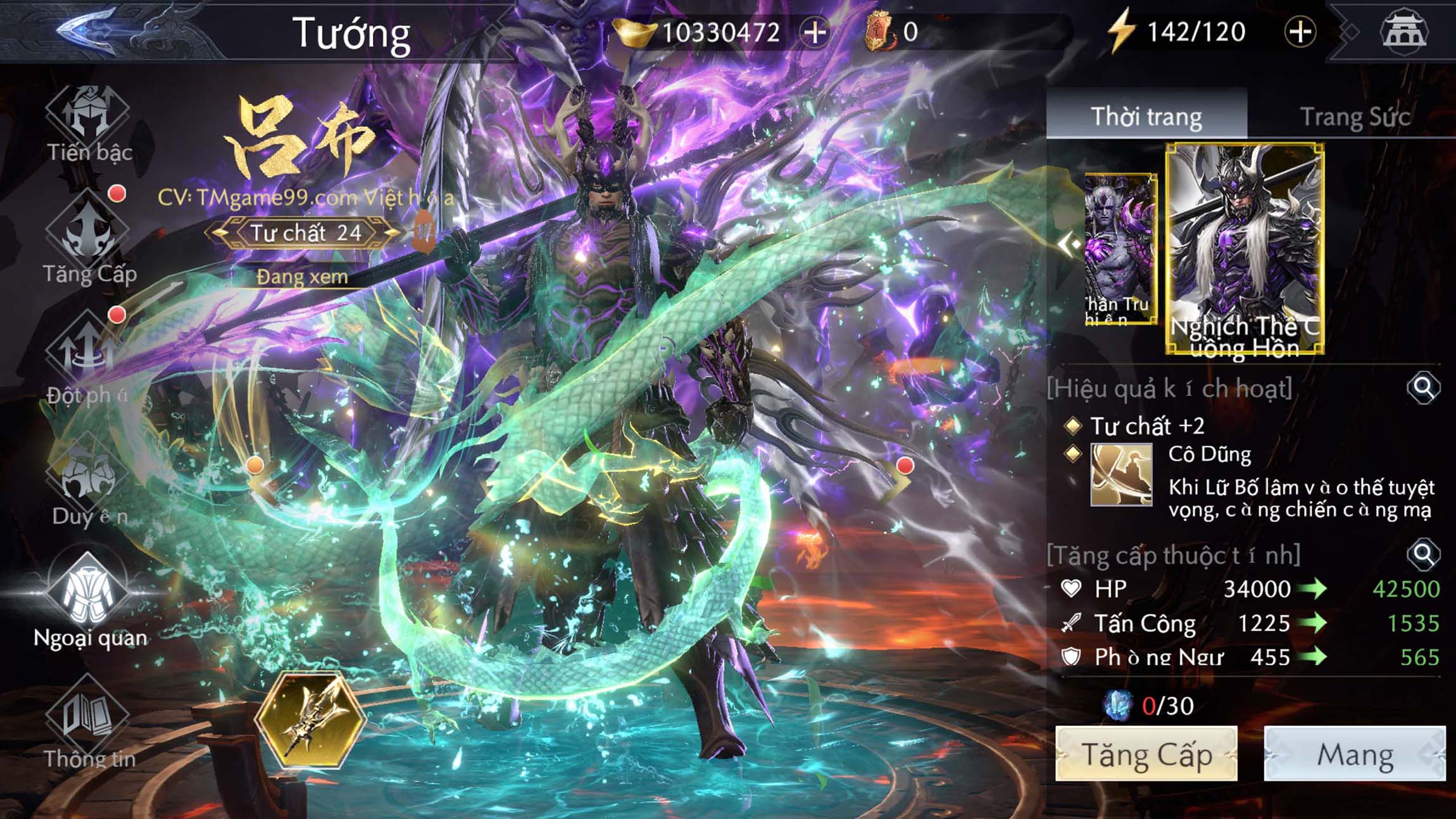Equip the costume with Mang button
The image size is (1456, 819).
tap(1355, 754)
